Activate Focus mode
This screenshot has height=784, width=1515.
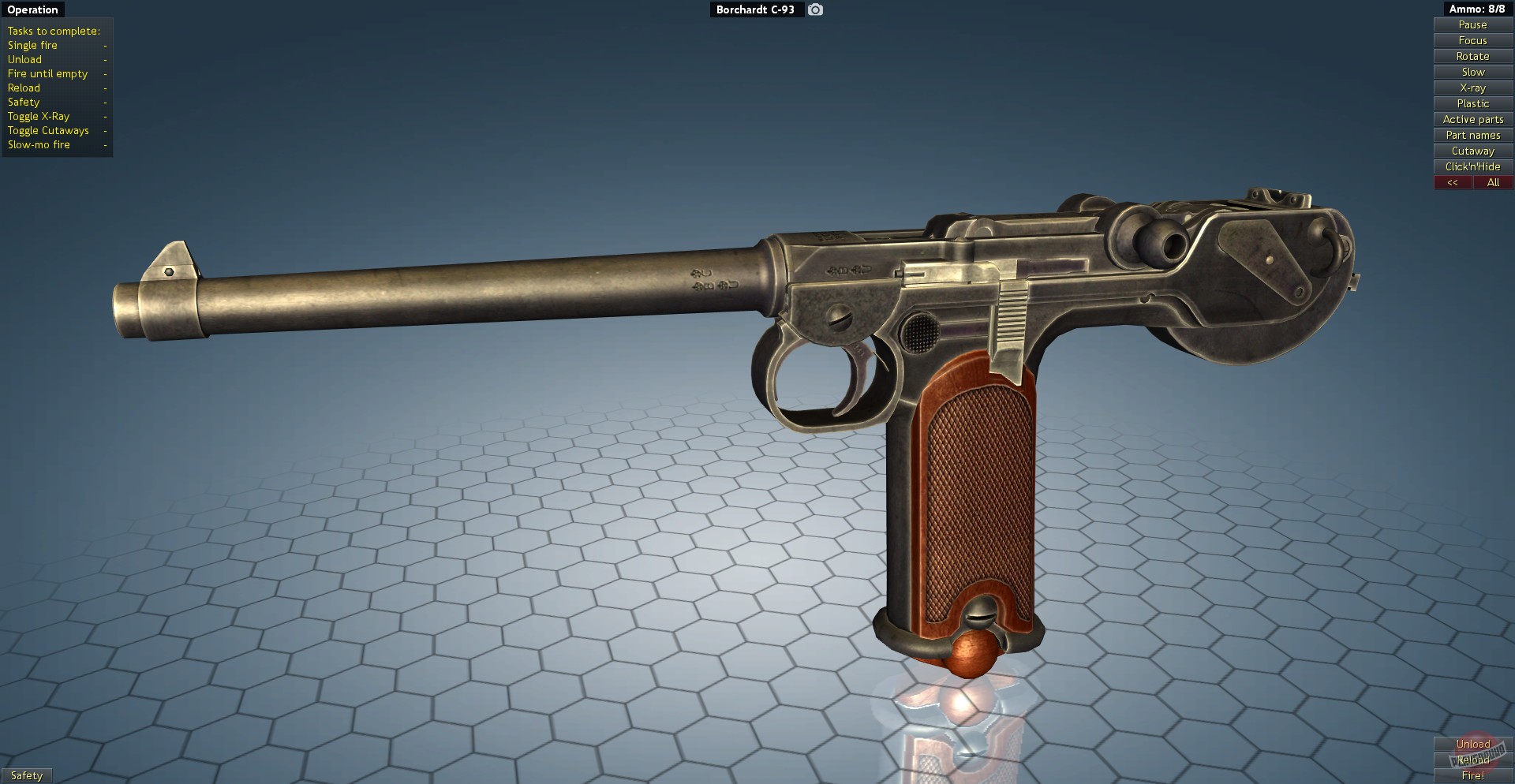[1472, 40]
